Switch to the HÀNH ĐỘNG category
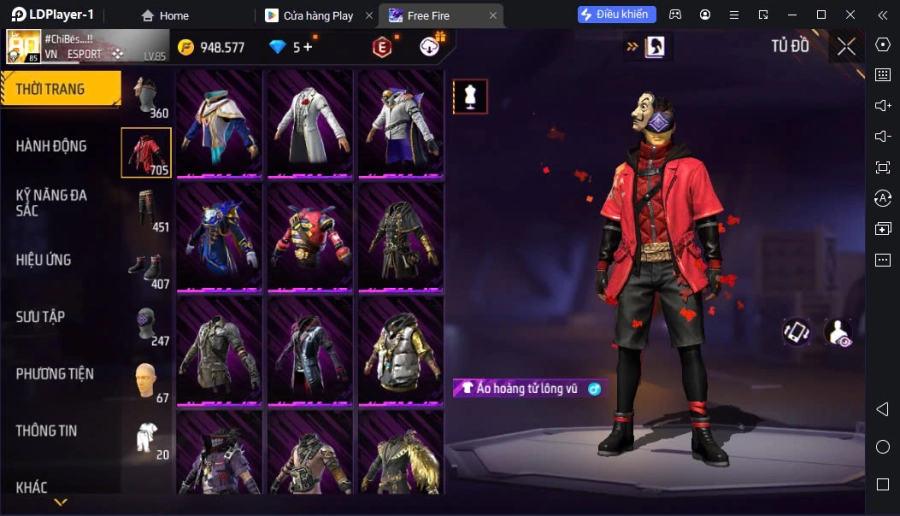900x516 pixels. [x=52, y=146]
